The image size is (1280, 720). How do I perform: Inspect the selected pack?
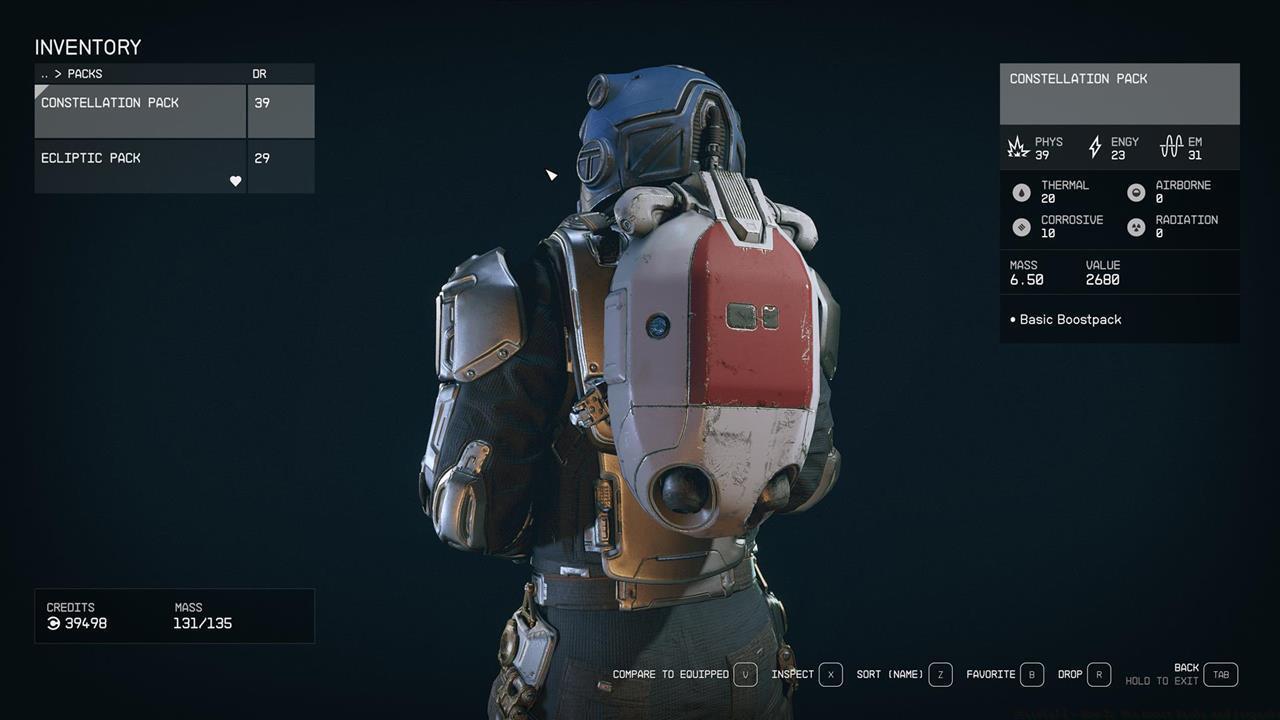click(830, 675)
